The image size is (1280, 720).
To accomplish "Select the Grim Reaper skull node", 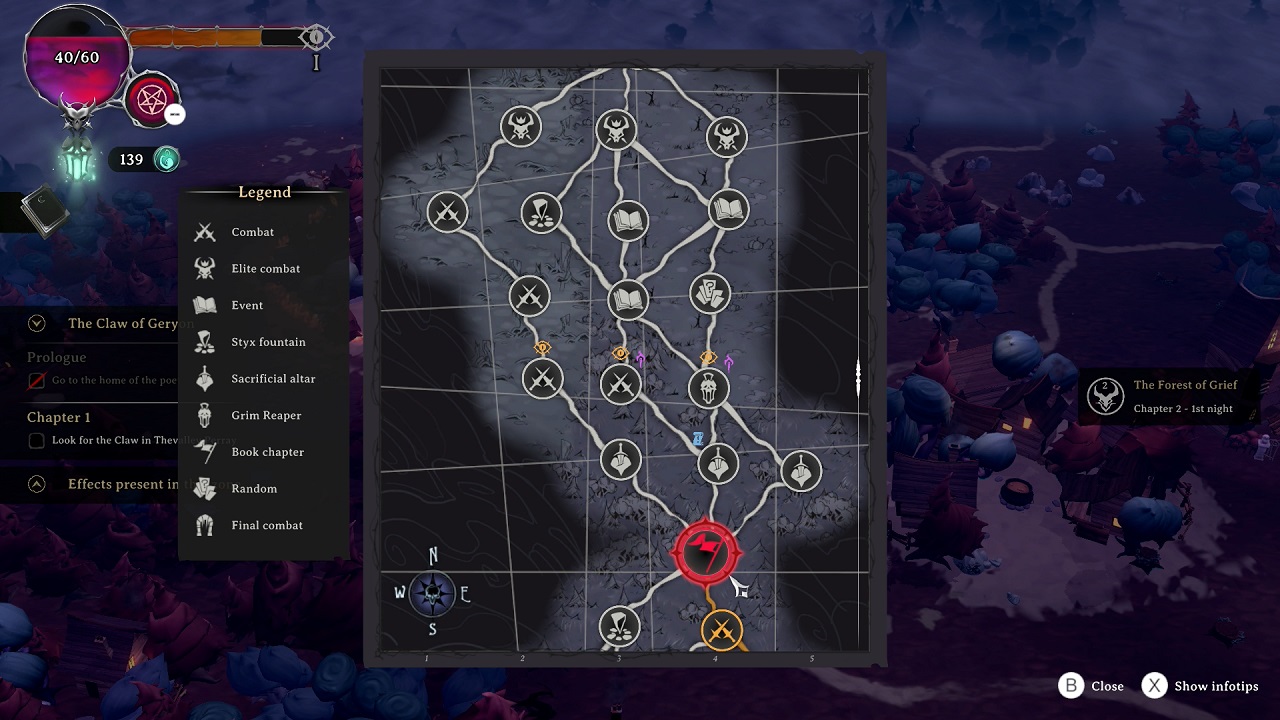I will point(709,387).
